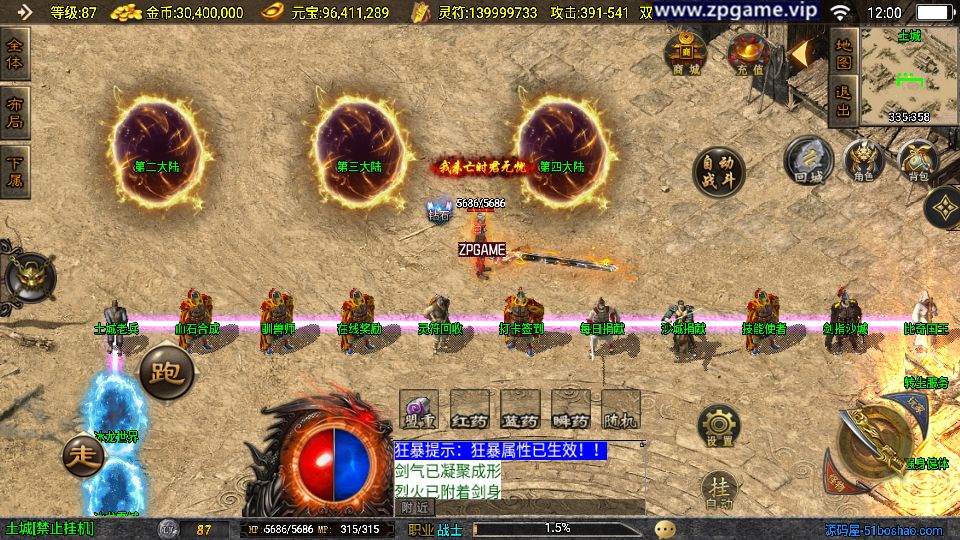The image size is (960, 540).
Task: Use the 回城 return-to-town icon
Action: 808,160
